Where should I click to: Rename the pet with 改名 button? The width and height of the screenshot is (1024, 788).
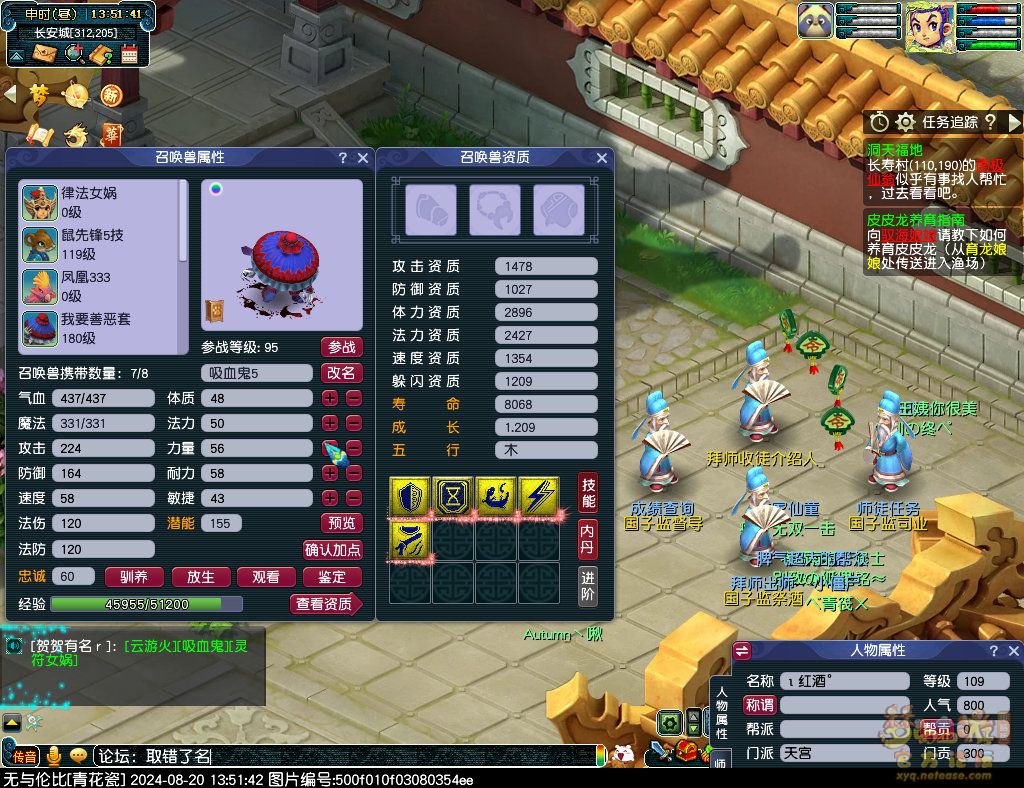tap(341, 373)
